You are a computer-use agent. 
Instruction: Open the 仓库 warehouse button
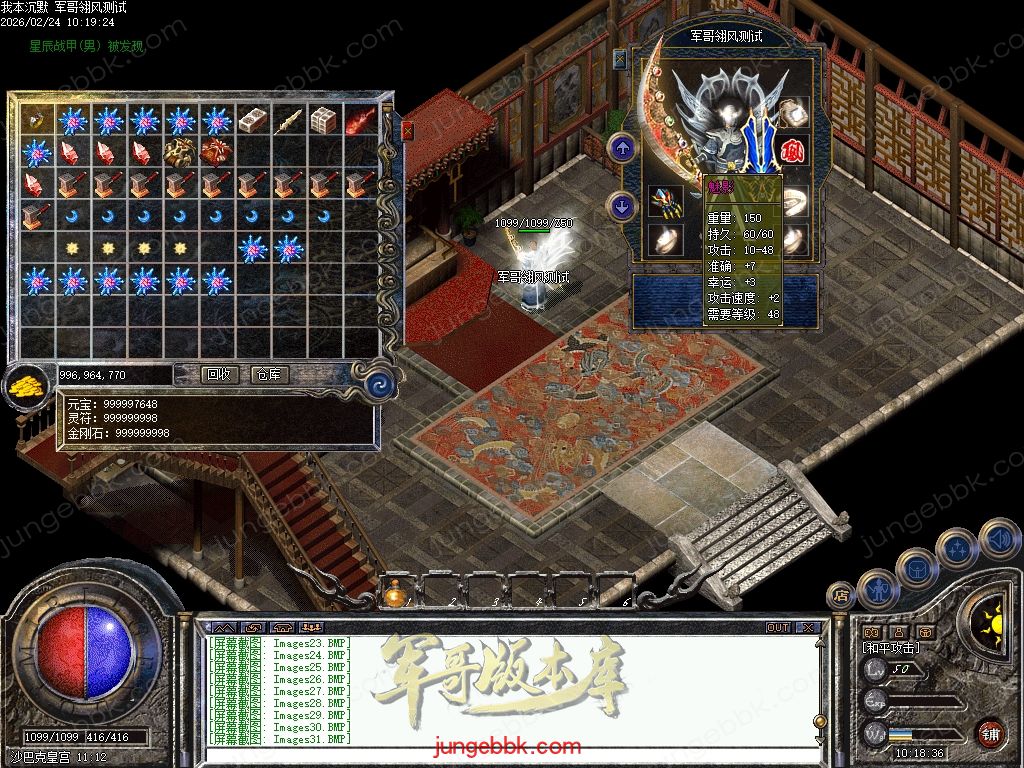click(269, 375)
